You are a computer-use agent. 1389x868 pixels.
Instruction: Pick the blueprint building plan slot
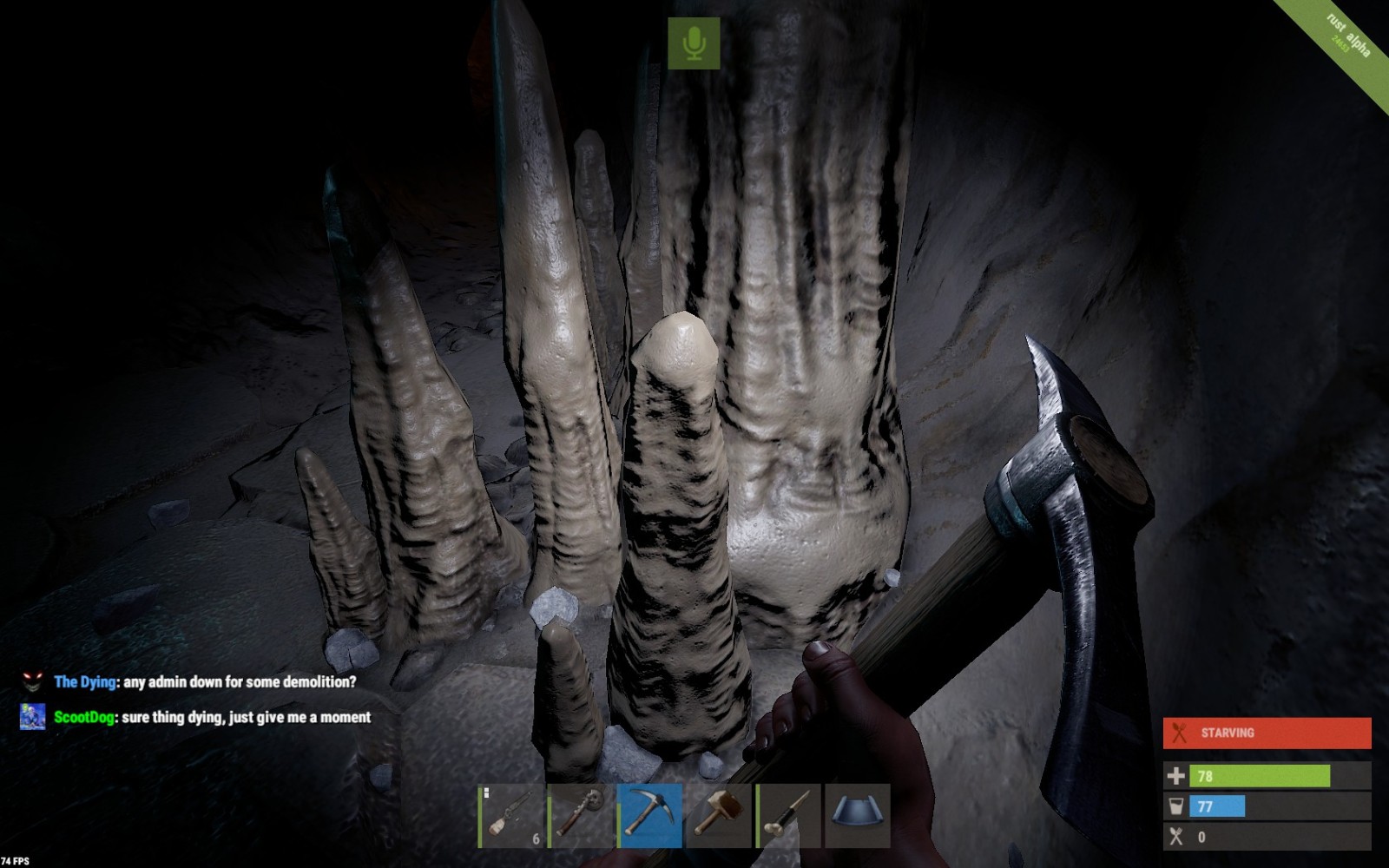click(x=858, y=816)
